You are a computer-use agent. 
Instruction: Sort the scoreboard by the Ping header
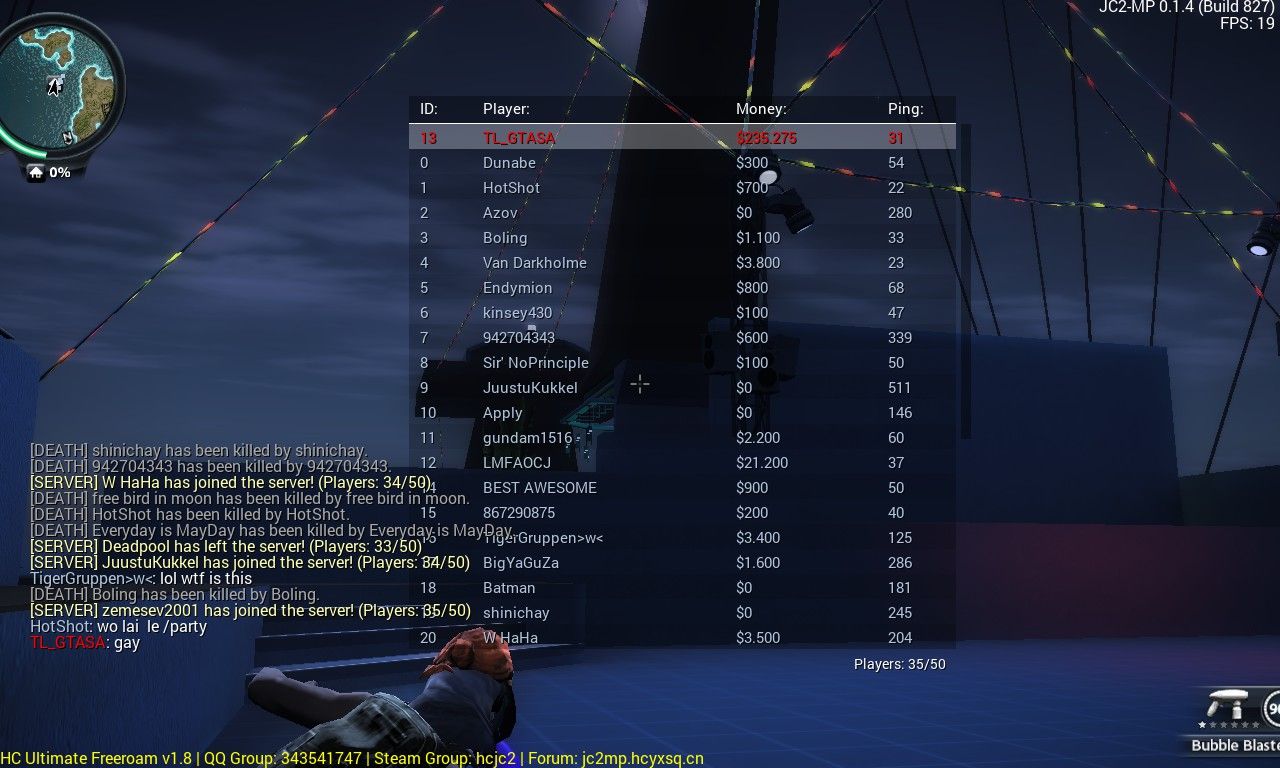[x=905, y=109]
